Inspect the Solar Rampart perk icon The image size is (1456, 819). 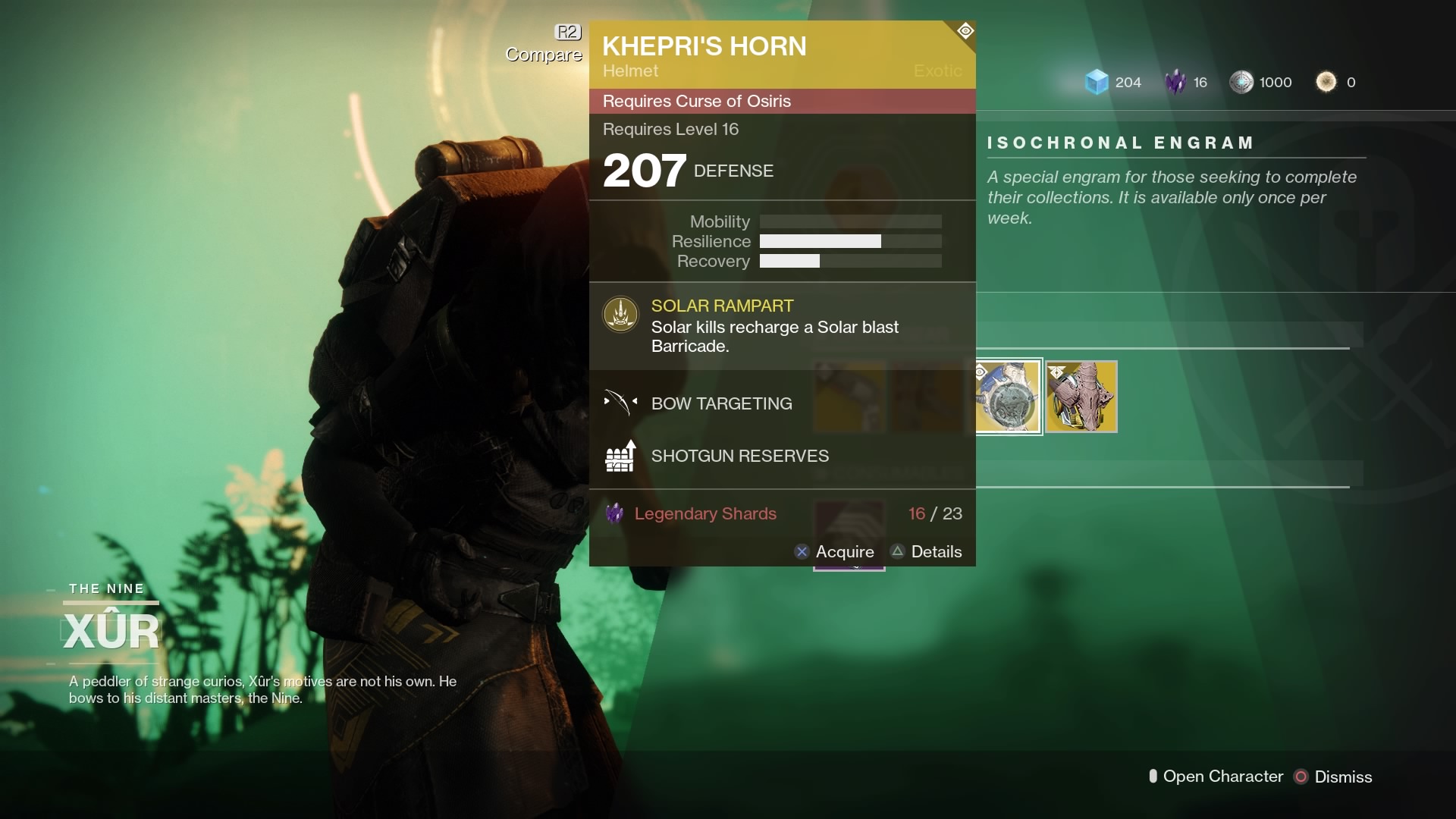[620, 314]
